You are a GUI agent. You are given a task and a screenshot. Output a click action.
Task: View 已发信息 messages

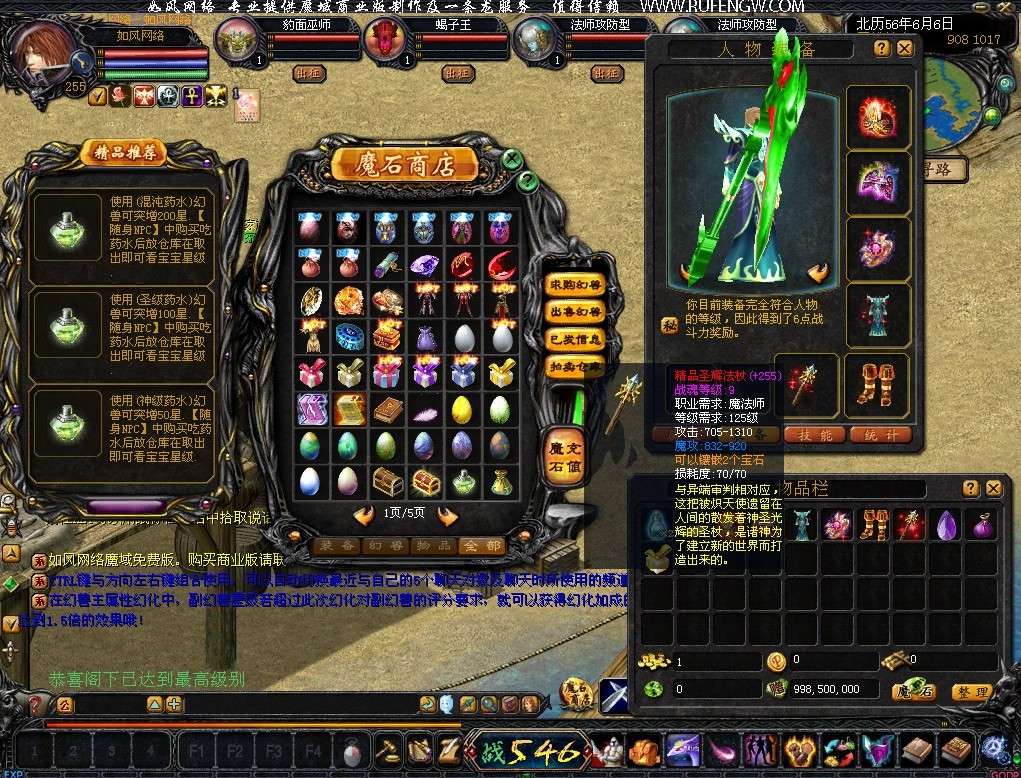click(575, 339)
